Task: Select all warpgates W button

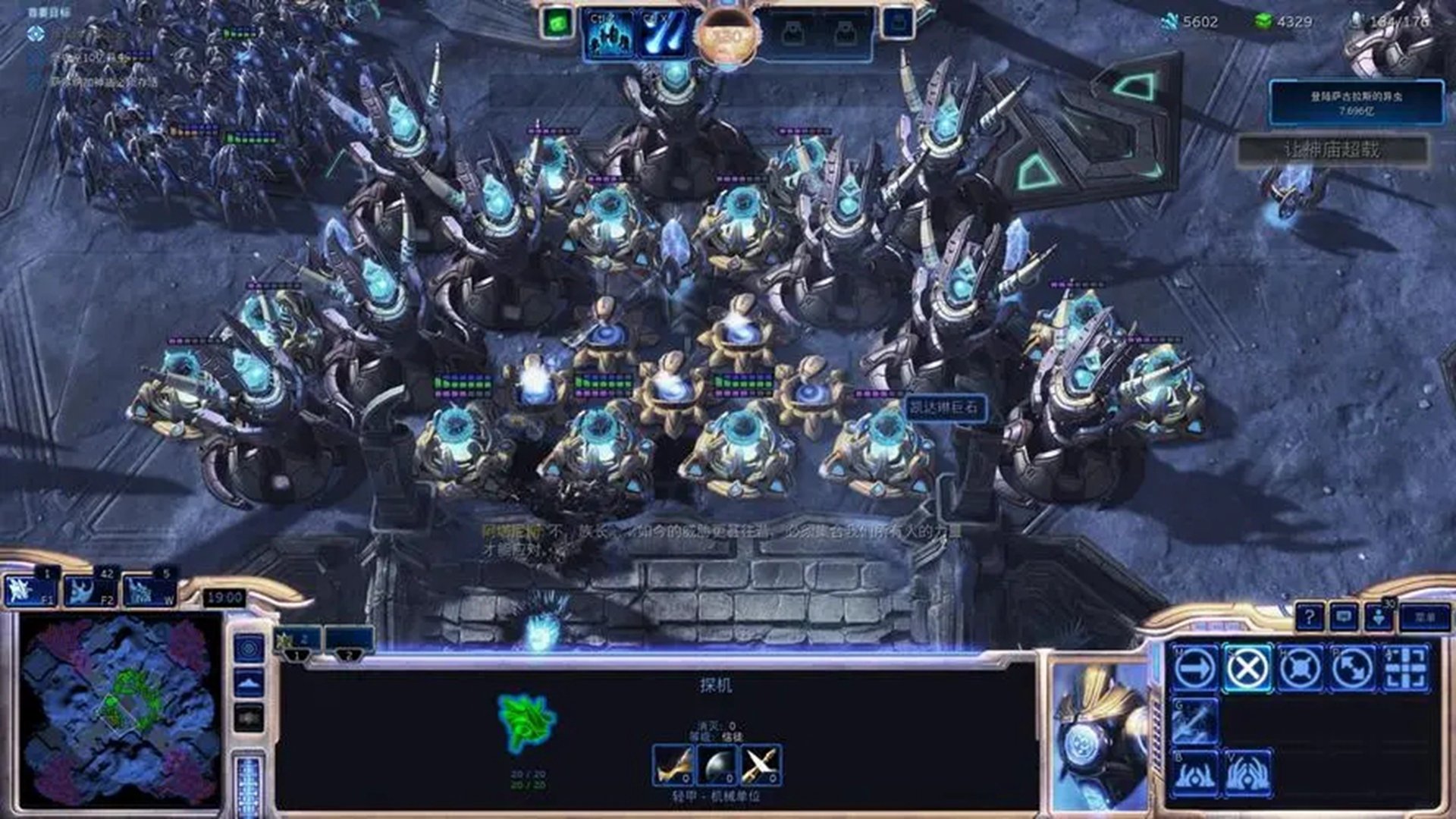Action: click(x=149, y=590)
